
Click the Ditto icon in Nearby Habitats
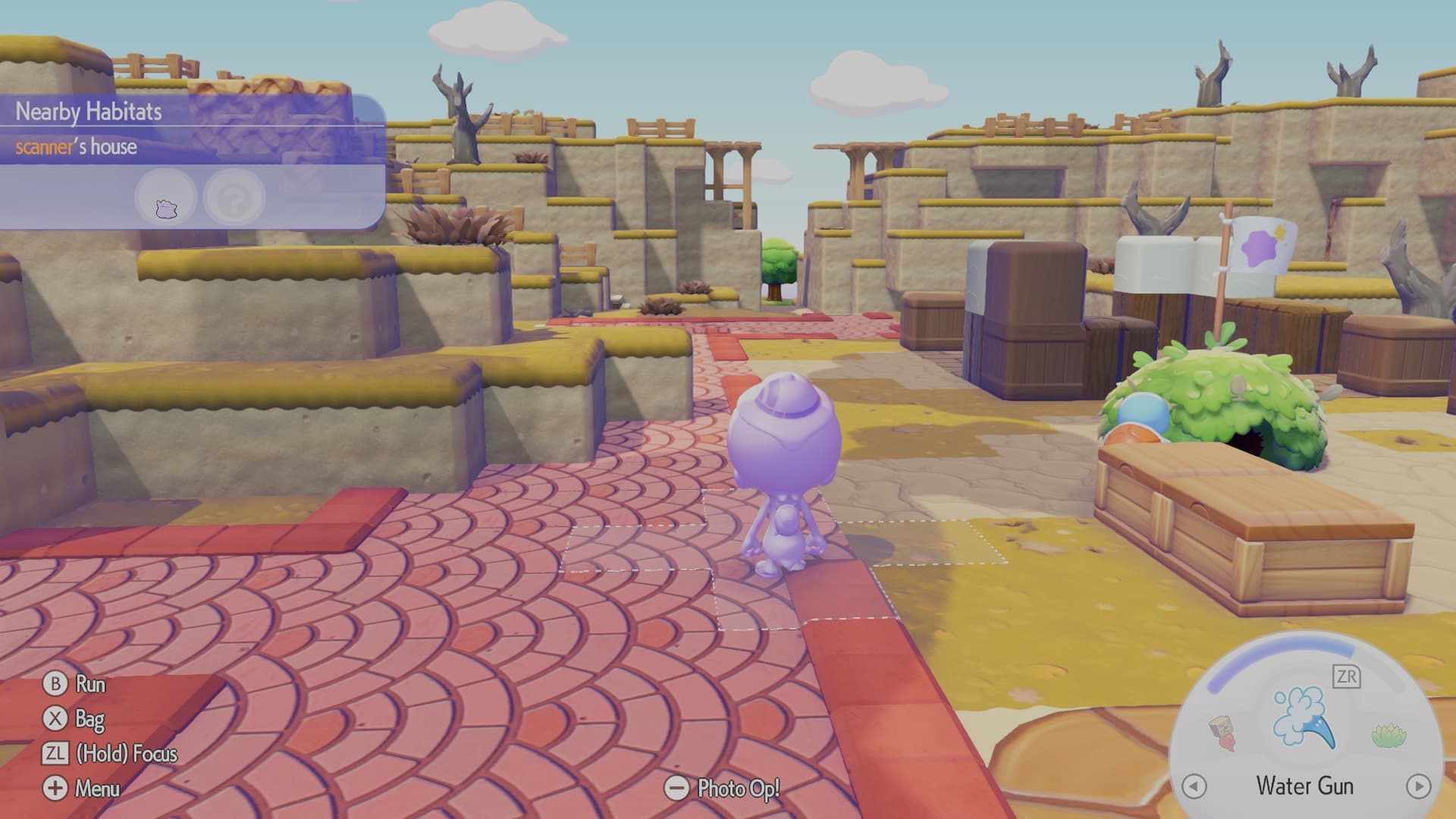pyautogui.click(x=166, y=196)
